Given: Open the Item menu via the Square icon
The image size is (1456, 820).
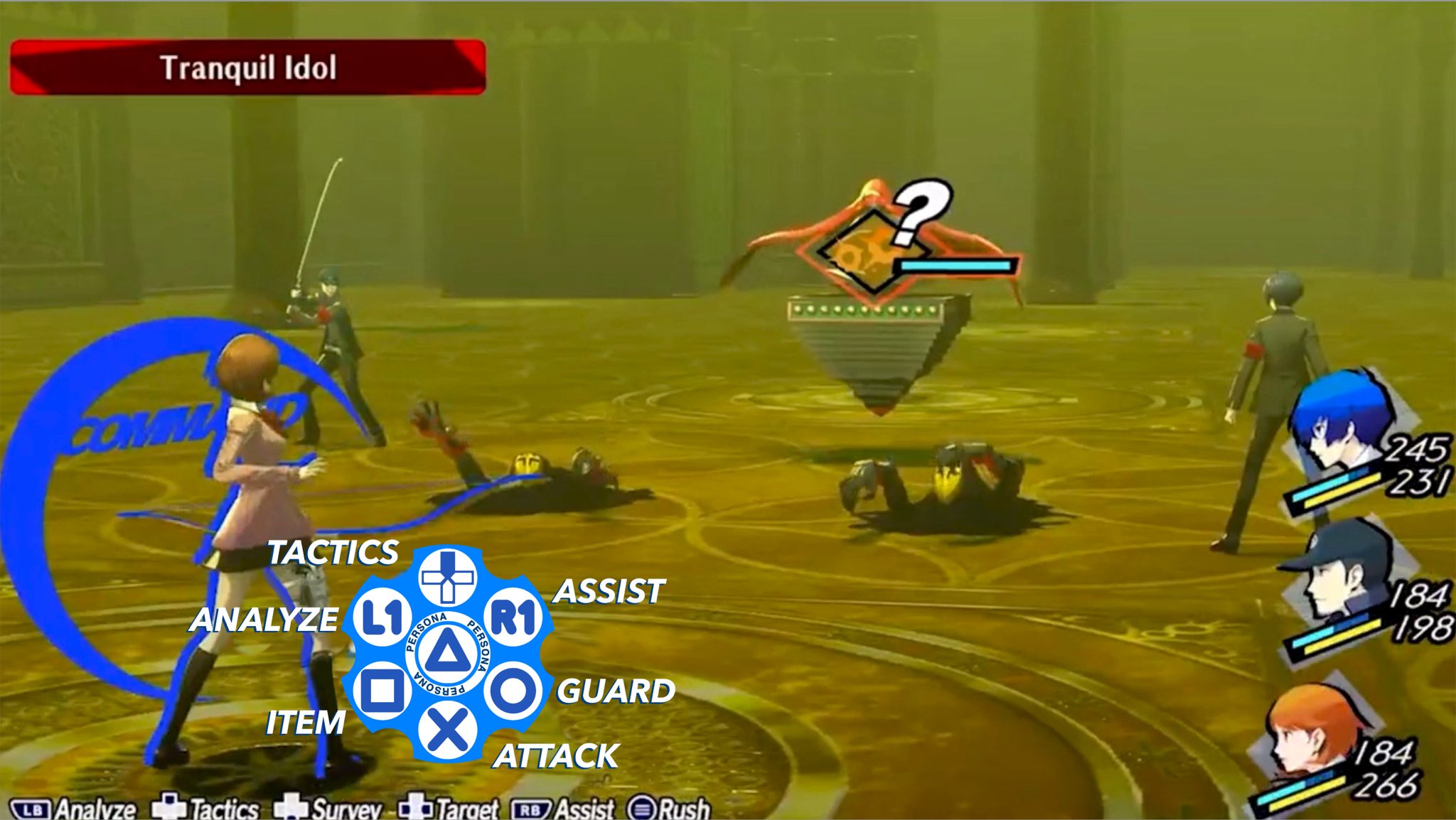Looking at the screenshot, I should pyautogui.click(x=381, y=689).
